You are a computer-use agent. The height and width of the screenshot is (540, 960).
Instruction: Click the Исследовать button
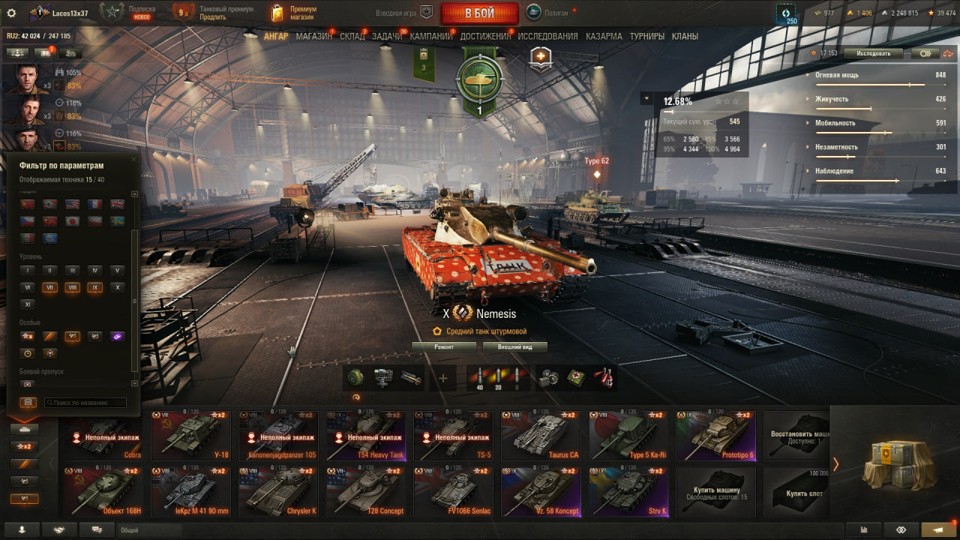(872, 53)
